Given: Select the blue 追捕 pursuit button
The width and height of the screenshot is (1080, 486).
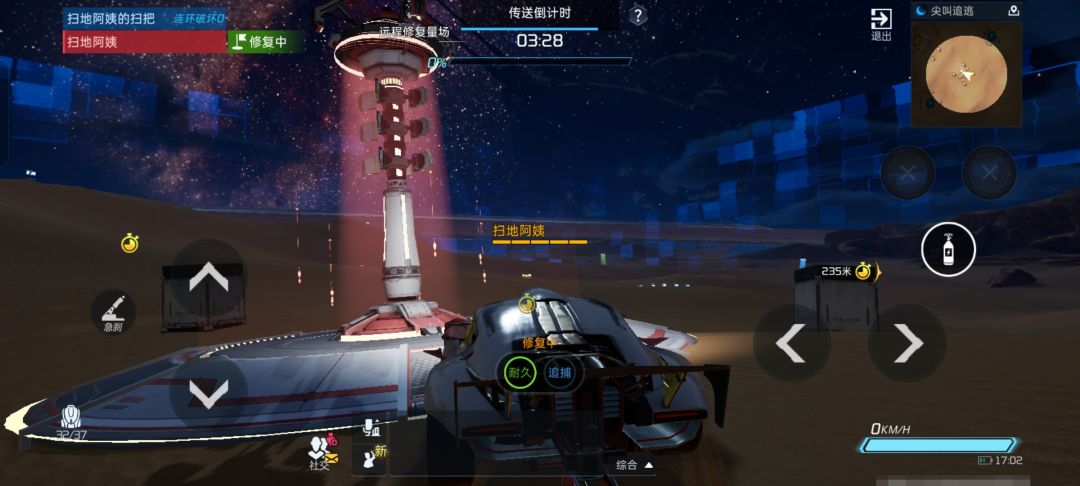Looking at the screenshot, I should click(559, 372).
